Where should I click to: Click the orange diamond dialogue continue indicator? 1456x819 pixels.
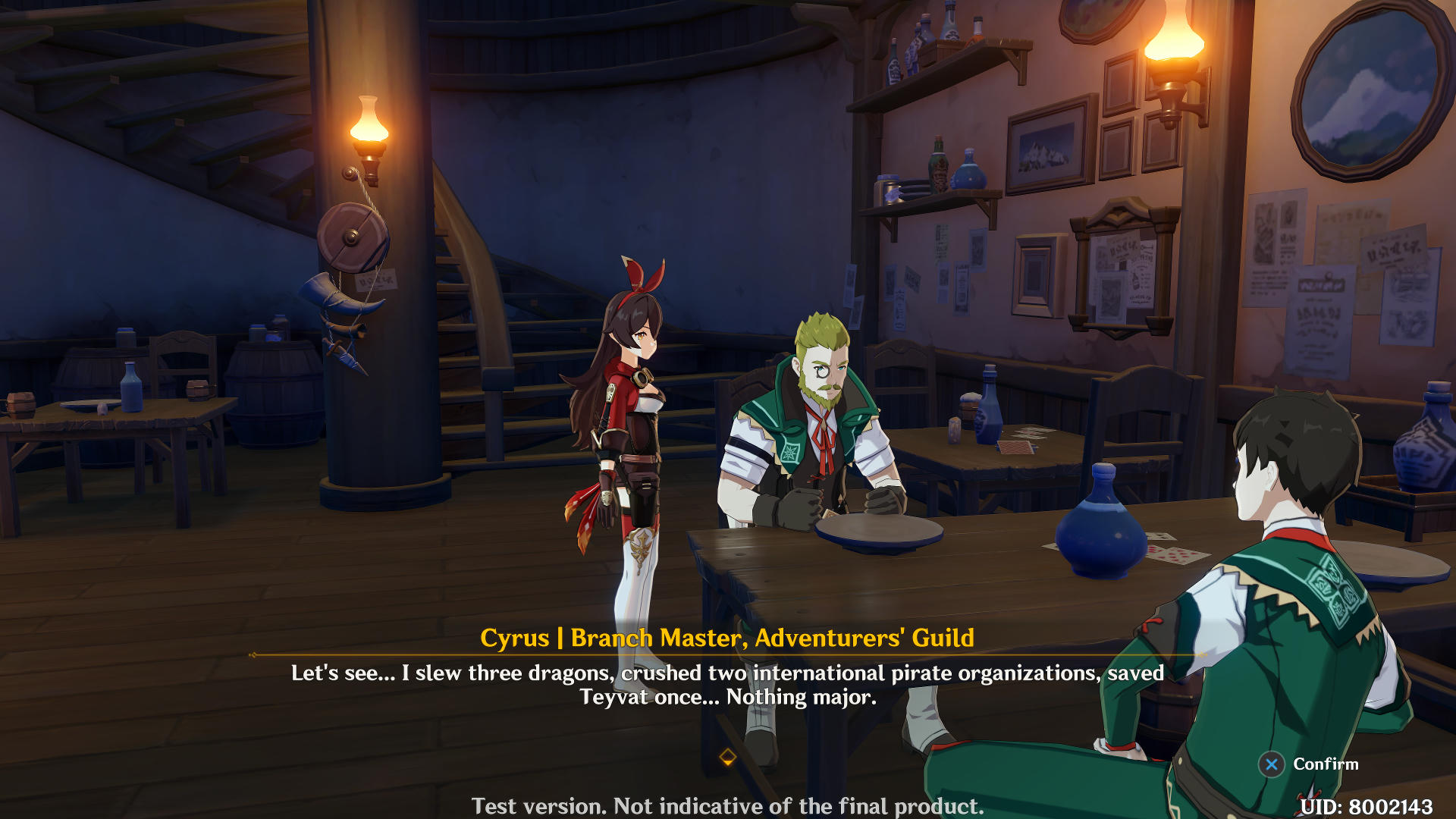pyautogui.click(x=727, y=757)
